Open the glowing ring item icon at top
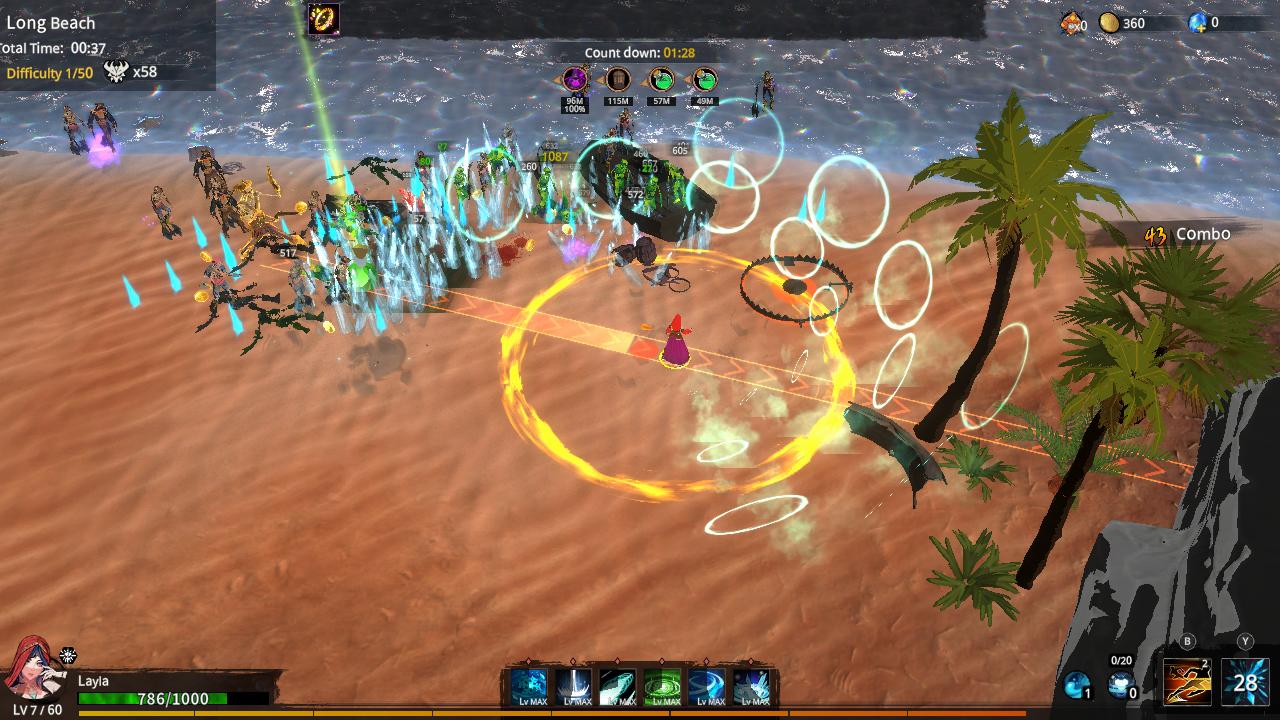The image size is (1280, 720). [x=322, y=17]
